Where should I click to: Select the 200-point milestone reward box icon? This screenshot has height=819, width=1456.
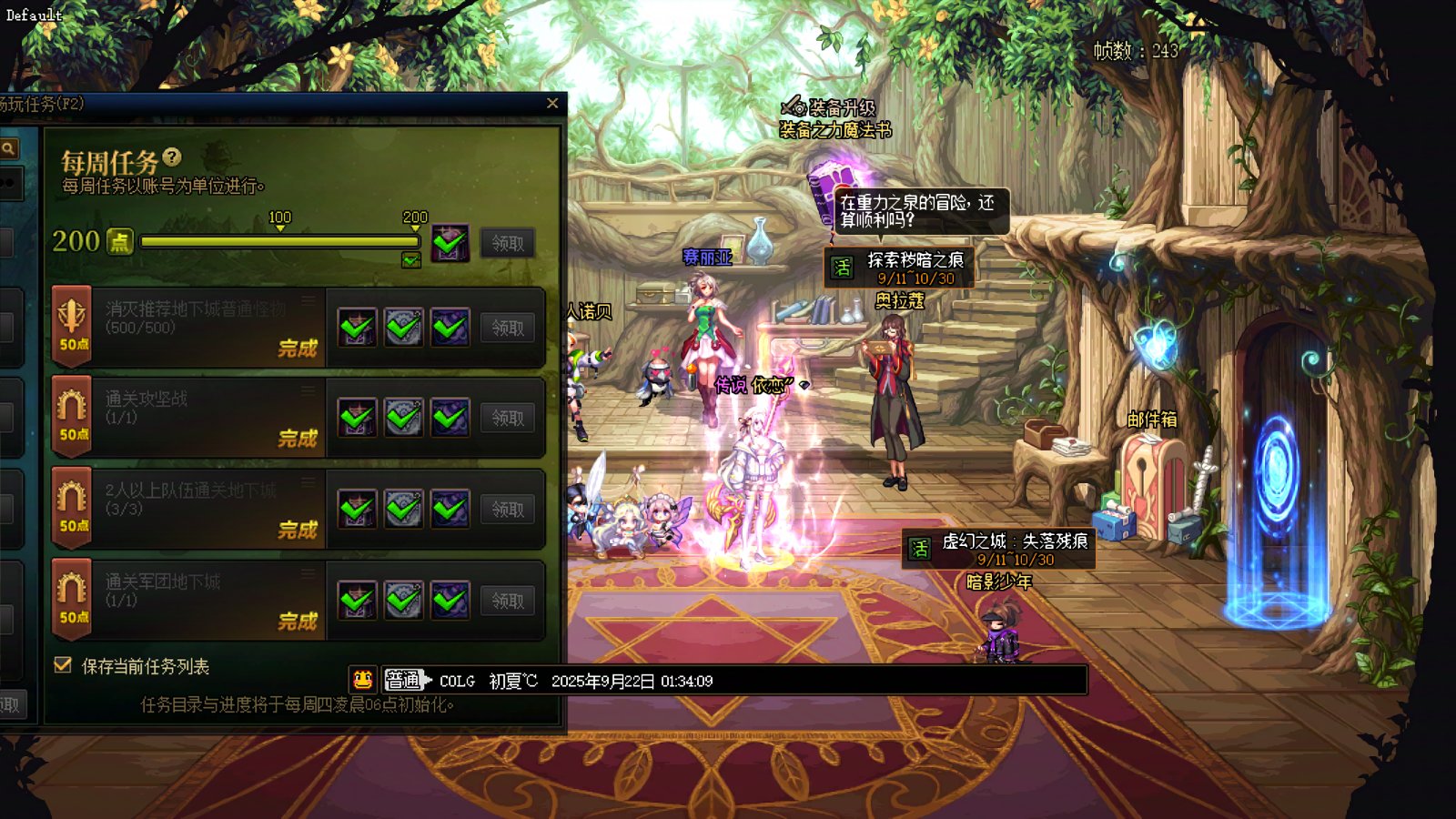[x=450, y=243]
